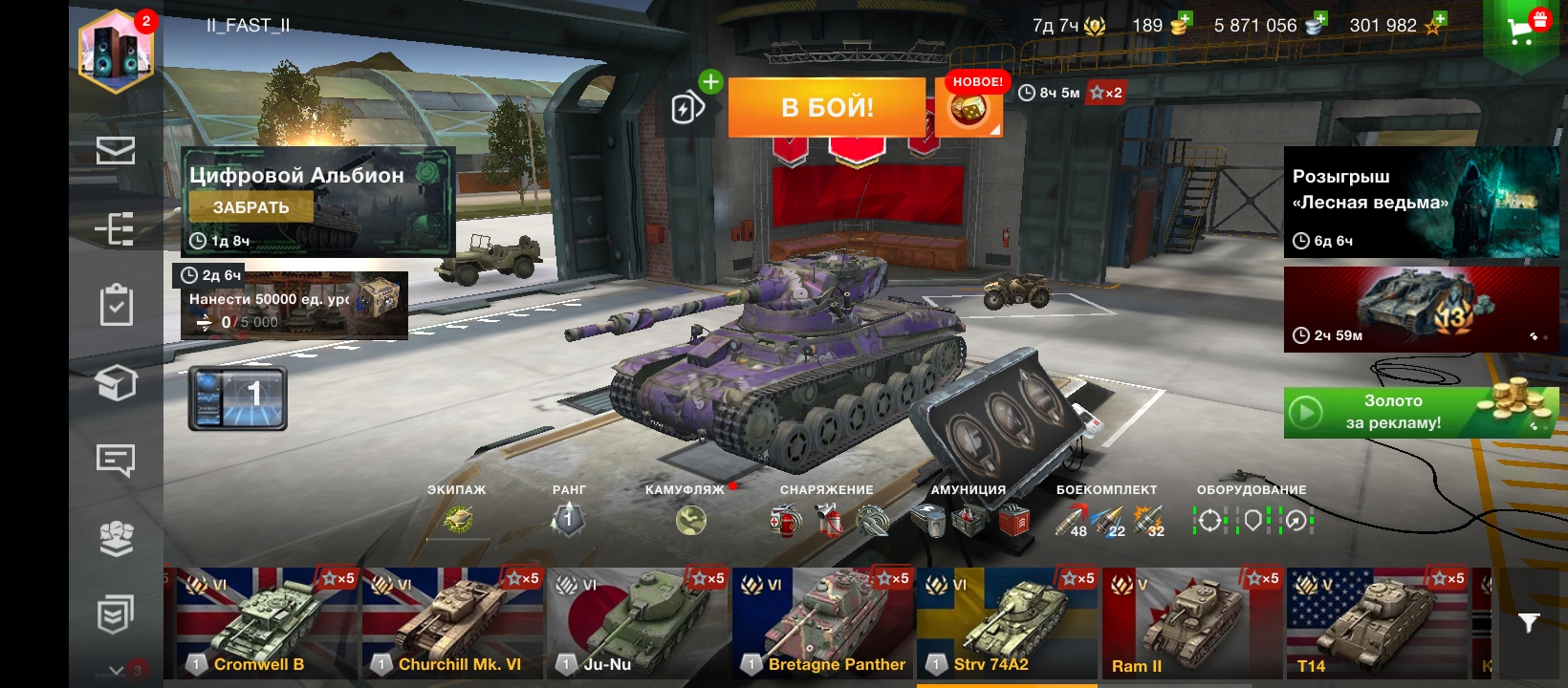Open the tank filter funnel

[x=1528, y=623]
